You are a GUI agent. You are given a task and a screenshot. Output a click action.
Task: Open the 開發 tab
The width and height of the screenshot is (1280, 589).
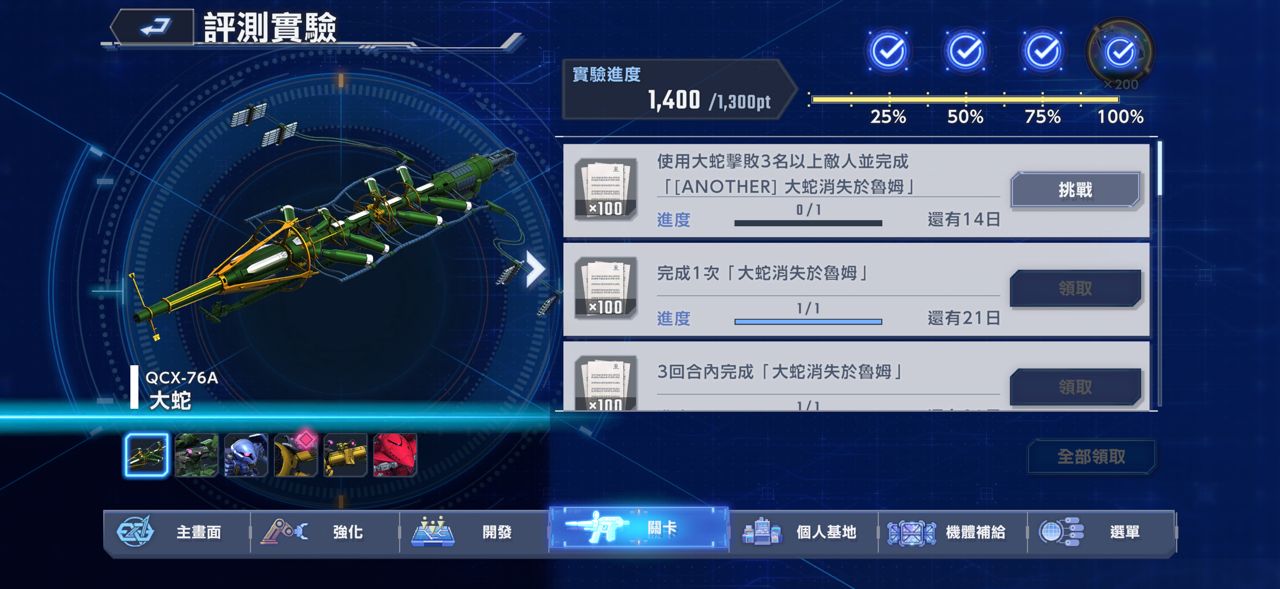coord(473,532)
